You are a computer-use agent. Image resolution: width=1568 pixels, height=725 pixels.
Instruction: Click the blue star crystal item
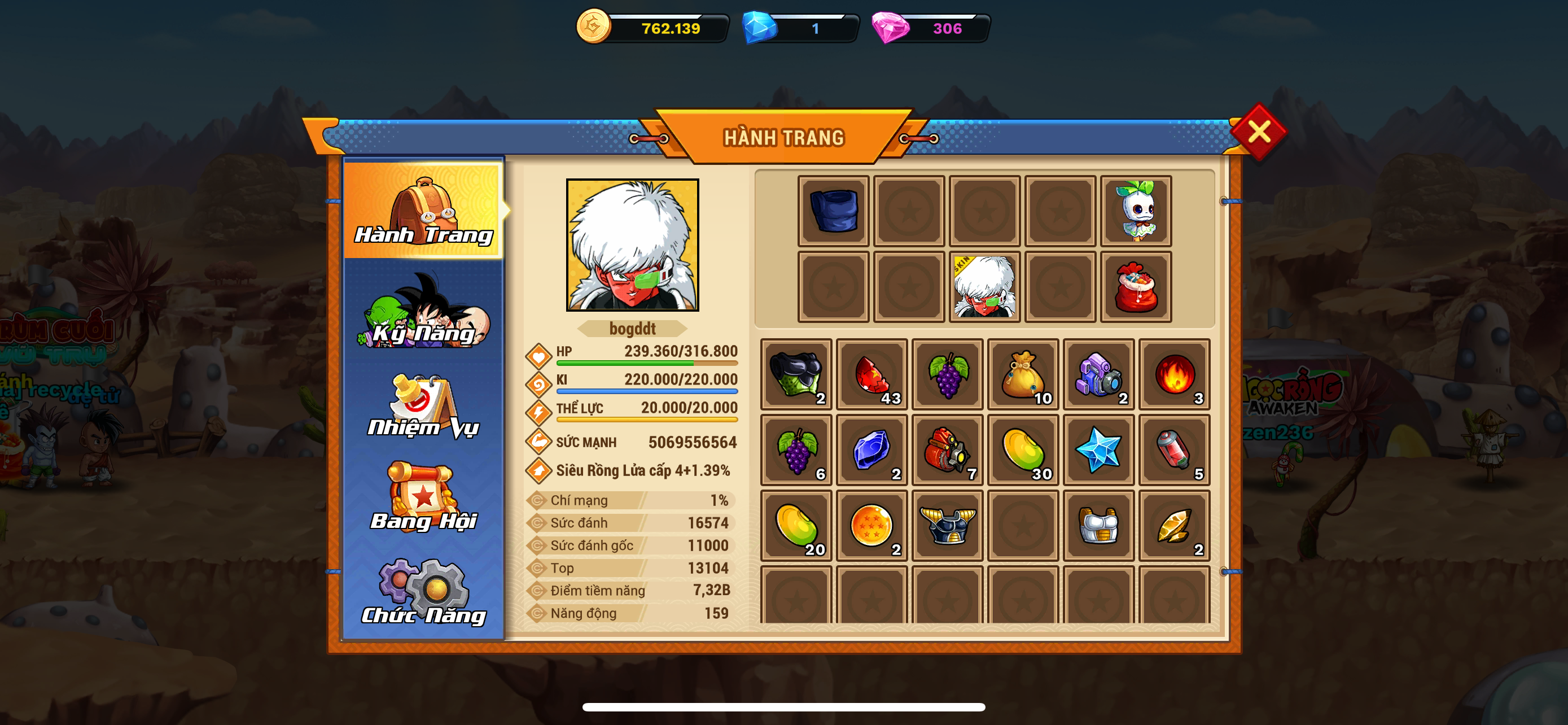tap(1099, 450)
